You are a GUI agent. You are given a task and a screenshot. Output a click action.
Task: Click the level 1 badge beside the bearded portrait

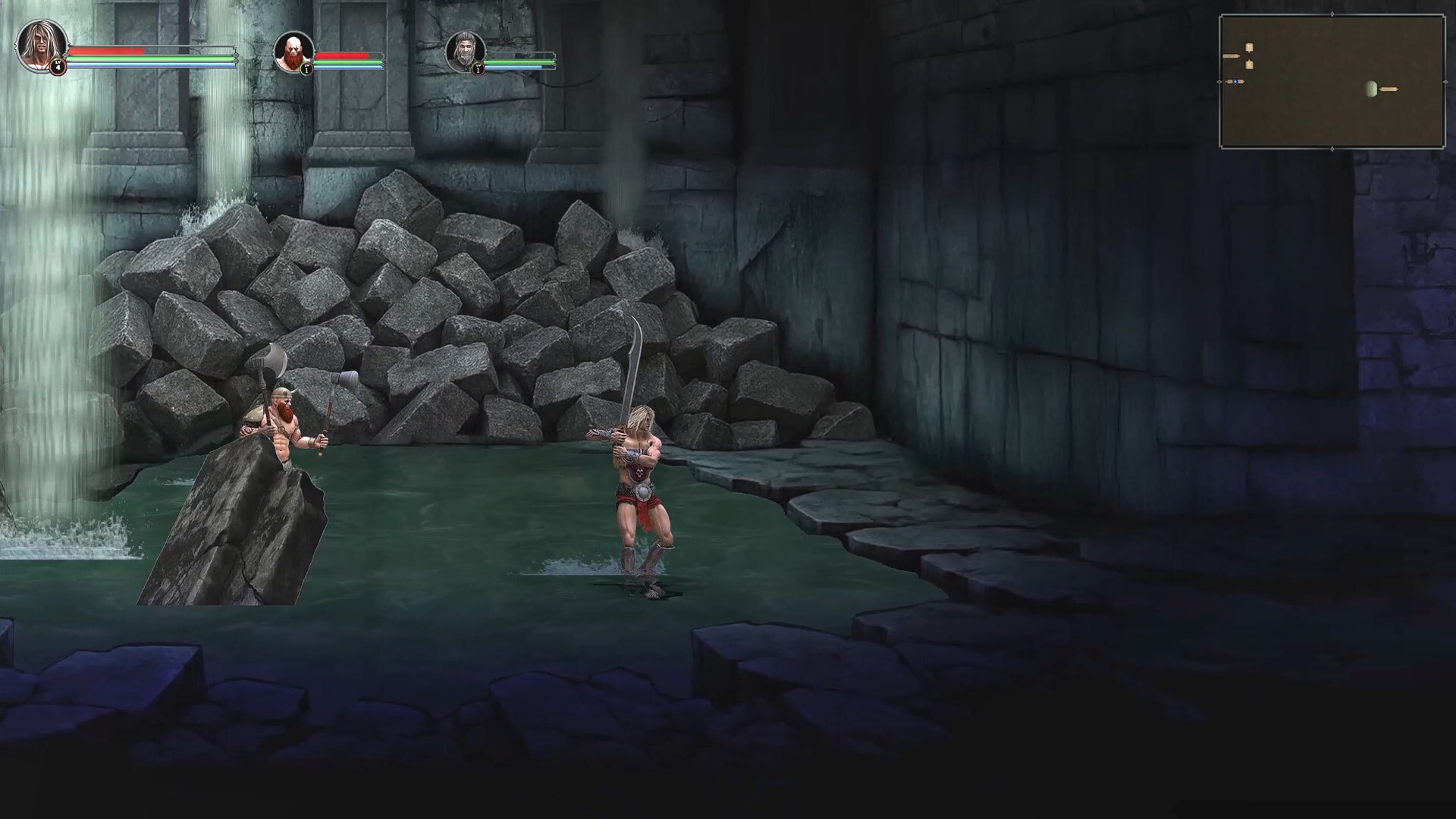click(x=306, y=69)
